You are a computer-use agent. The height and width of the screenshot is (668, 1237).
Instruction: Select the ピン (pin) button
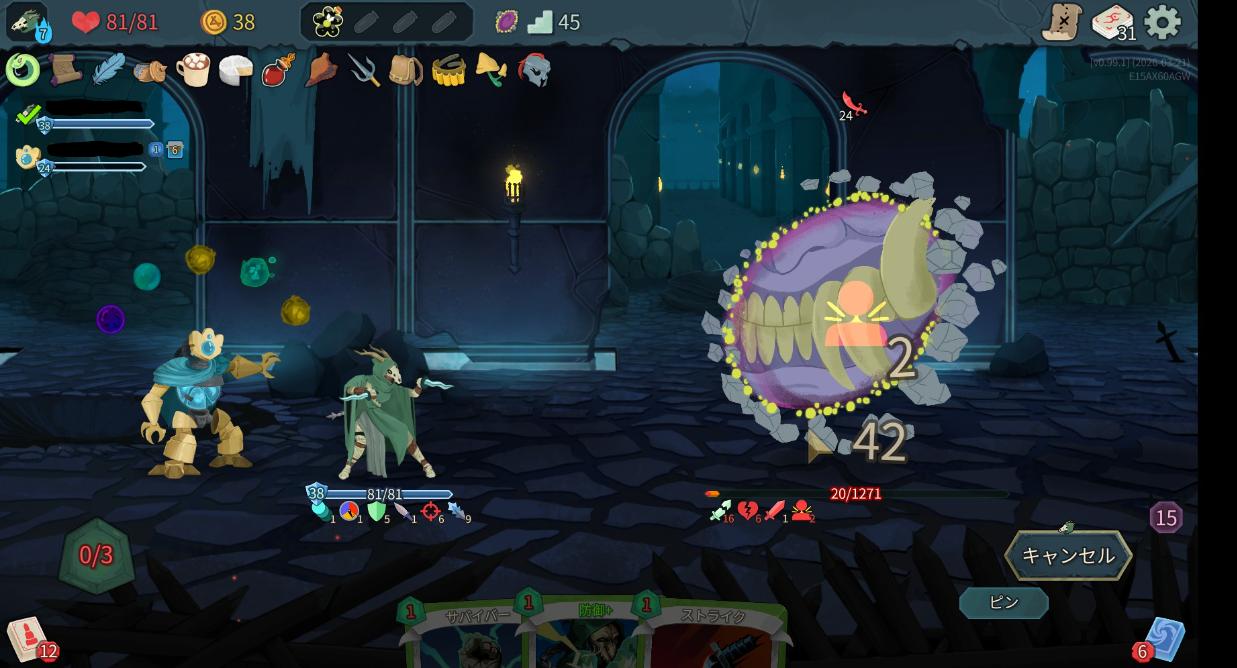point(1003,602)
